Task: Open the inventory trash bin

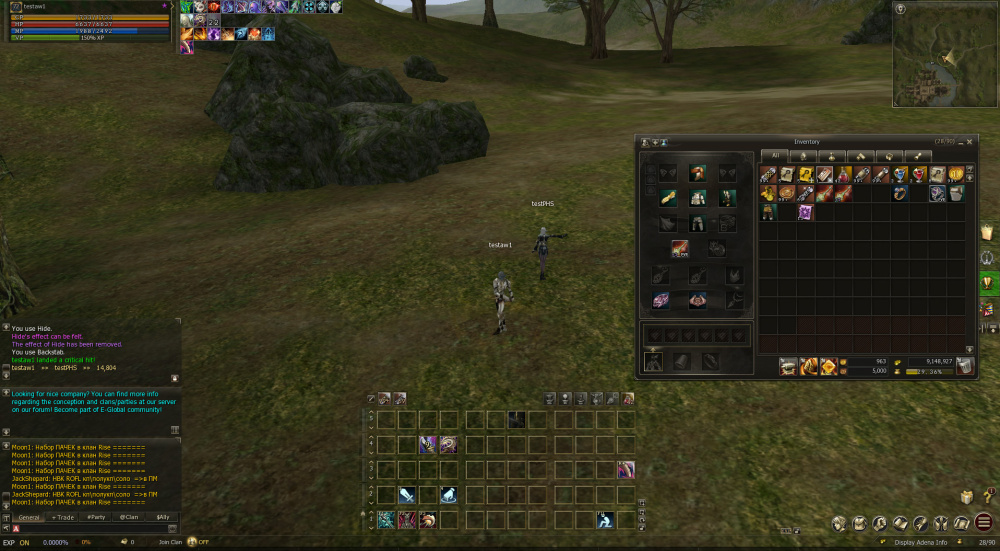Action: (965, 366)
